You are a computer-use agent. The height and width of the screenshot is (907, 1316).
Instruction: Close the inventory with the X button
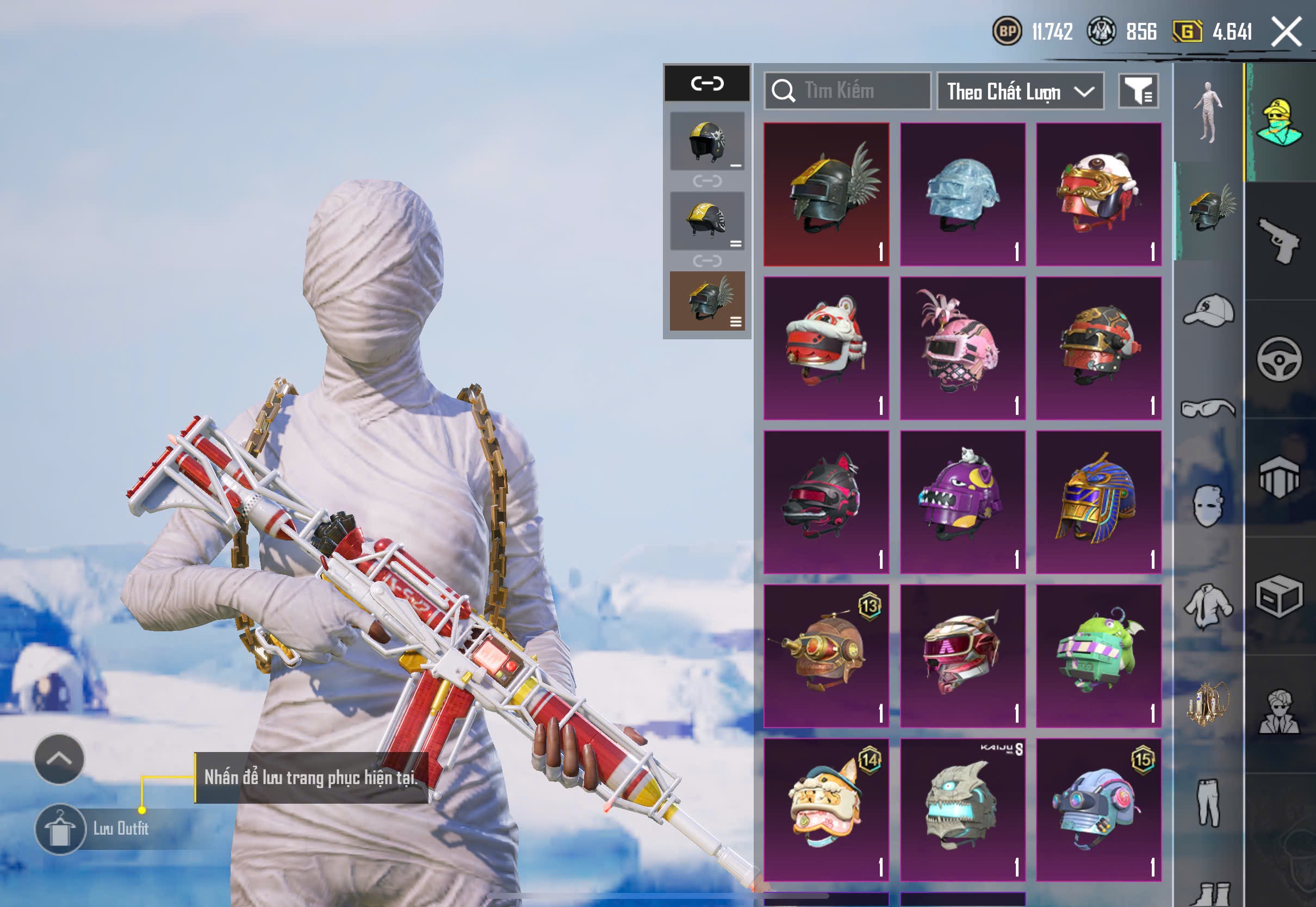pos(1286,31)
